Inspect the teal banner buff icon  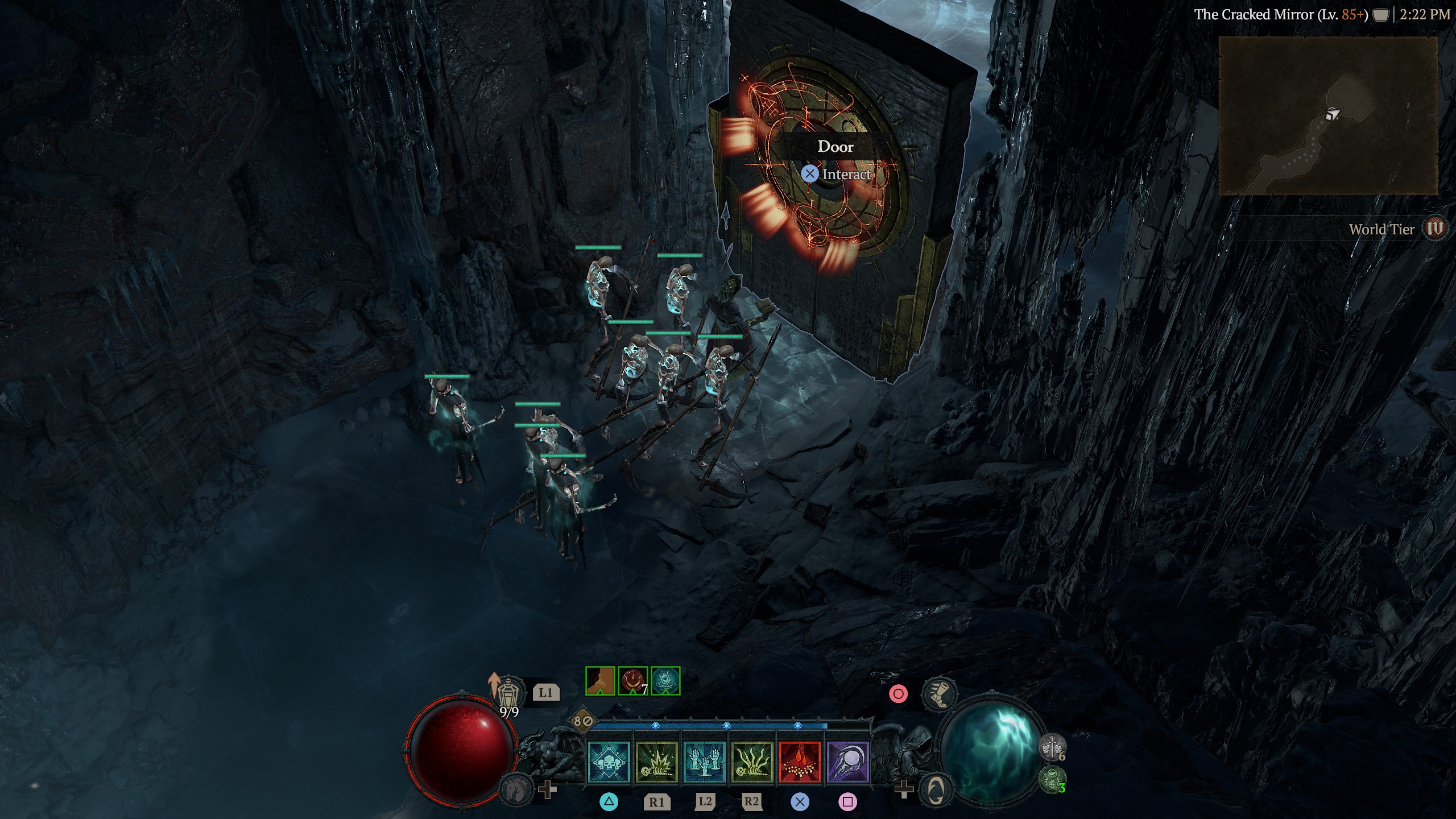[x=665, y=681]
